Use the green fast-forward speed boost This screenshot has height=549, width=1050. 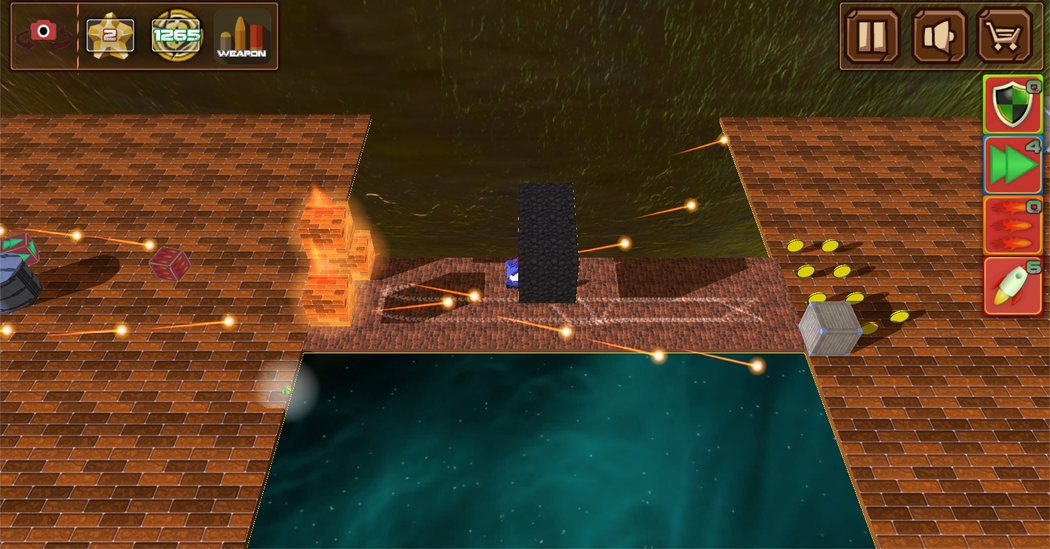[1012, 165]
